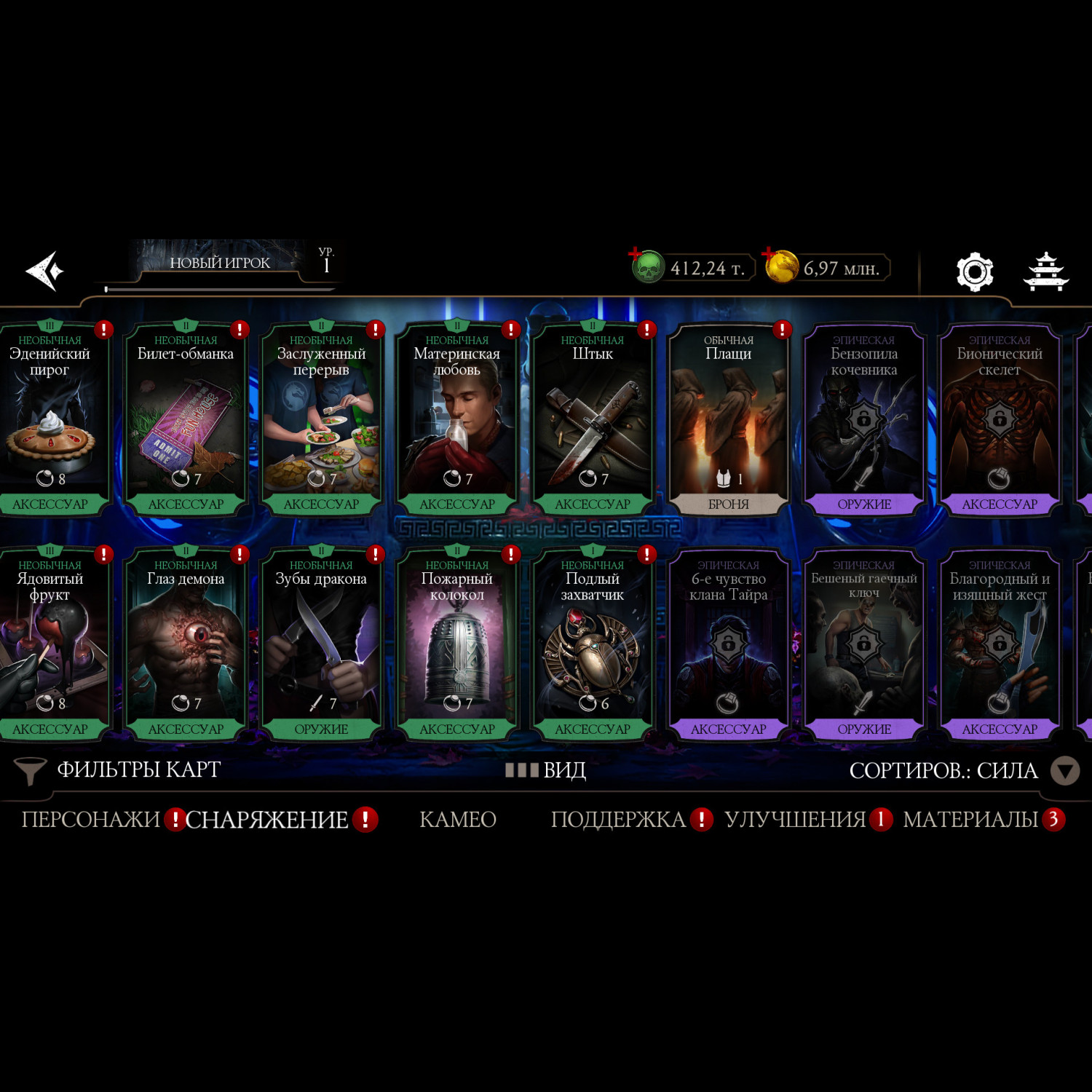
Task: Select the Глаз демона card
Action: point(186,644)
